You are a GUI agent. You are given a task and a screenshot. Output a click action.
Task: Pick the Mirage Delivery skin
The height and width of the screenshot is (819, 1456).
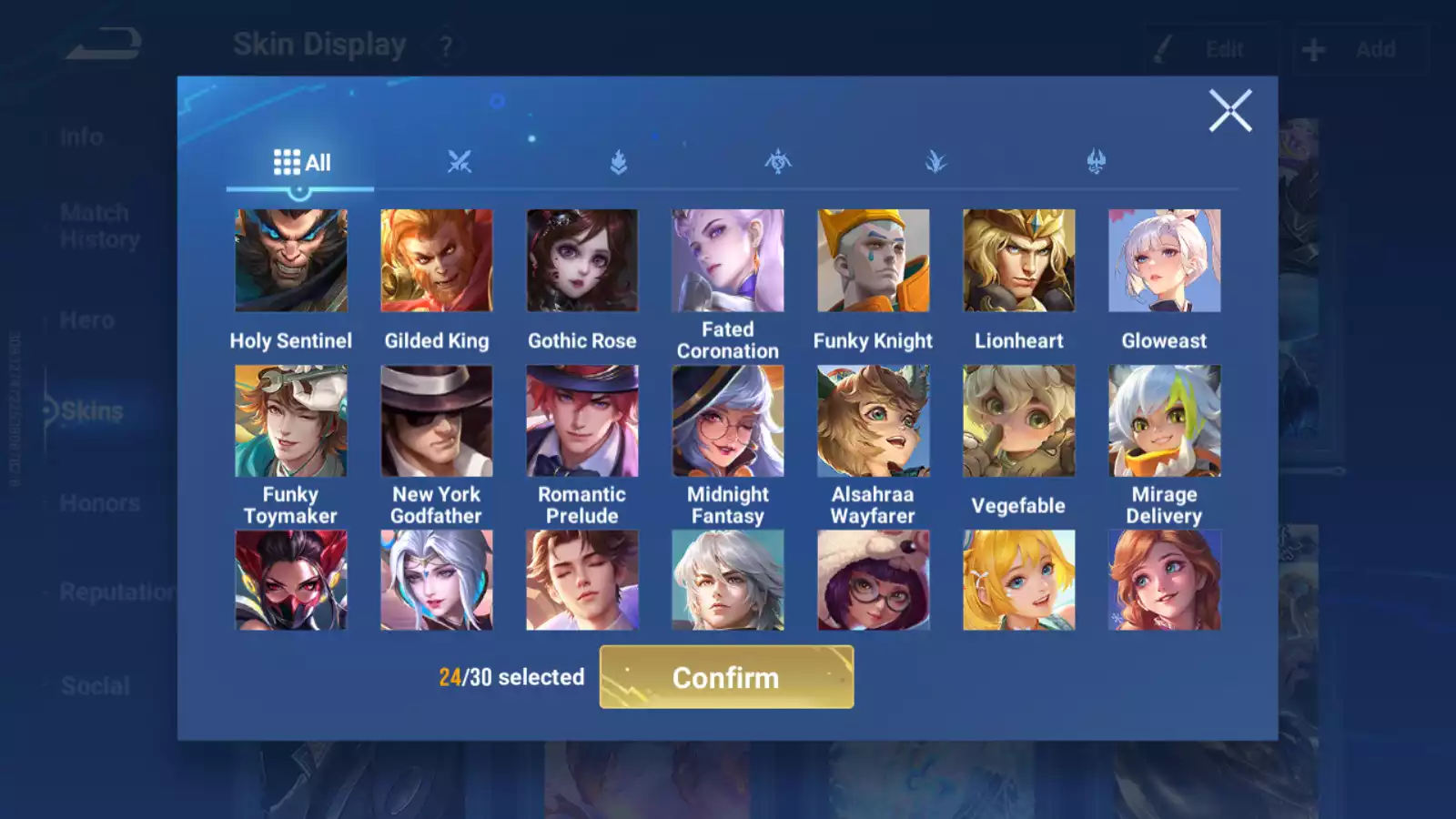(1165, 421)
